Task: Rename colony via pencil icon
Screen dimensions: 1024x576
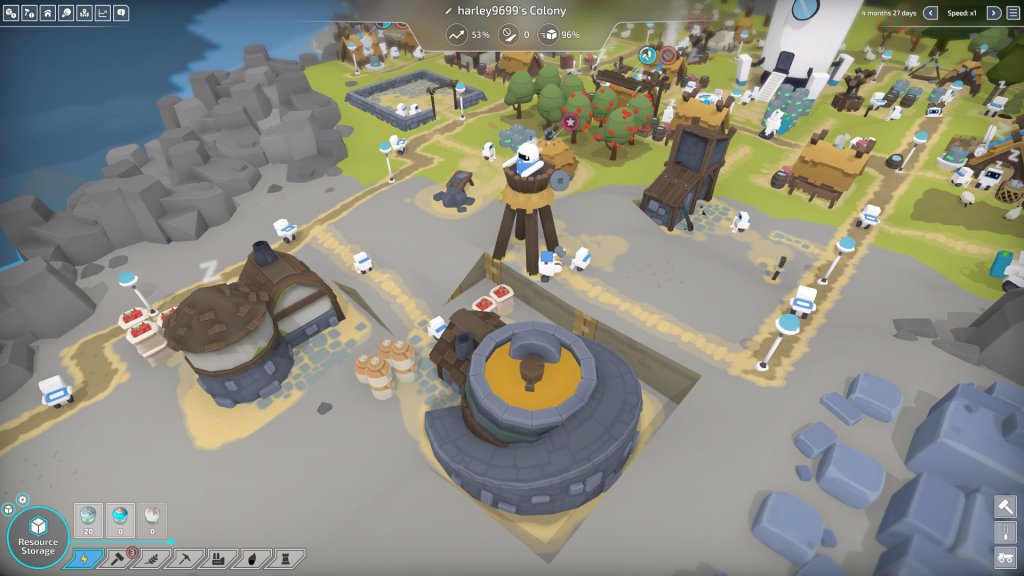Action: (449, 11)
